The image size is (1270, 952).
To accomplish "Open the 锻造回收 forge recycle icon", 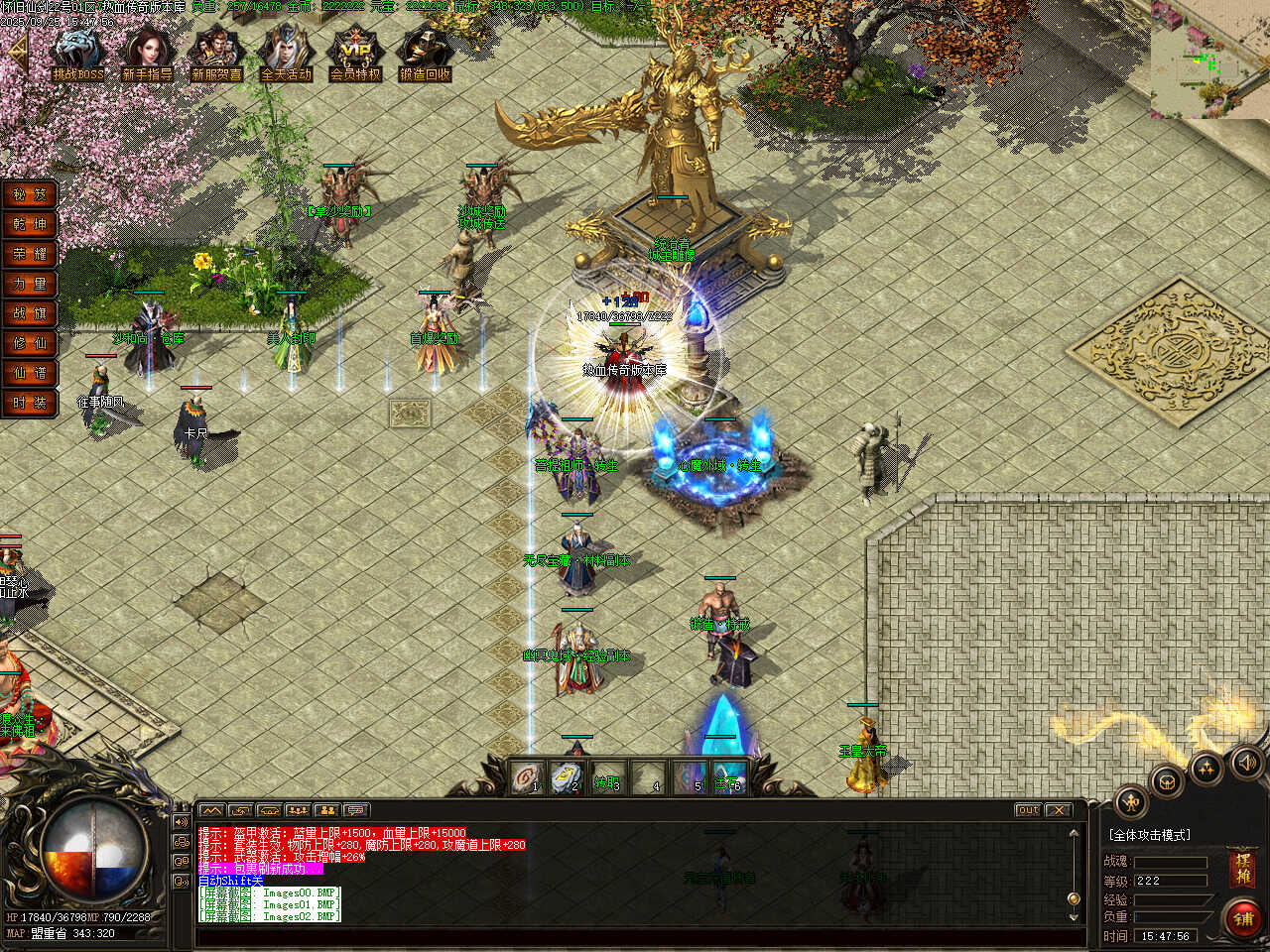I will [425, 53].
